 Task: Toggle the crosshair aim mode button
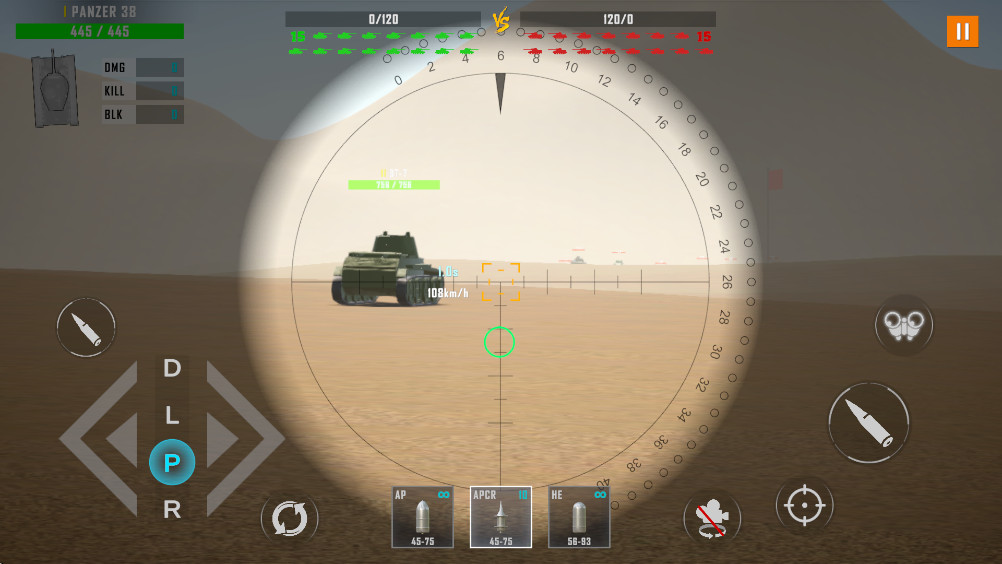804,506
